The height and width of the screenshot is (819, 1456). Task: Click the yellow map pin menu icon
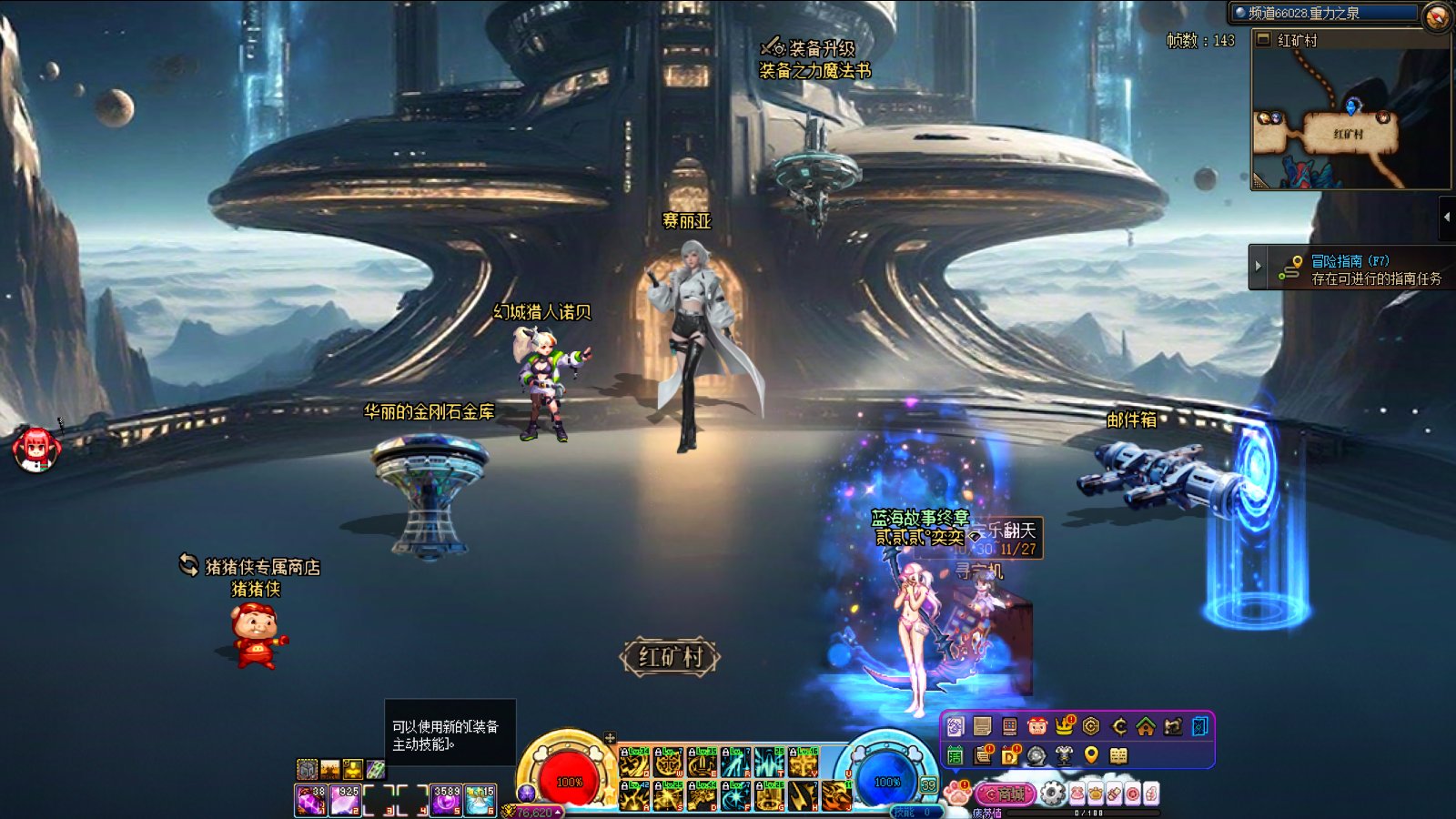pos(1091,754)
